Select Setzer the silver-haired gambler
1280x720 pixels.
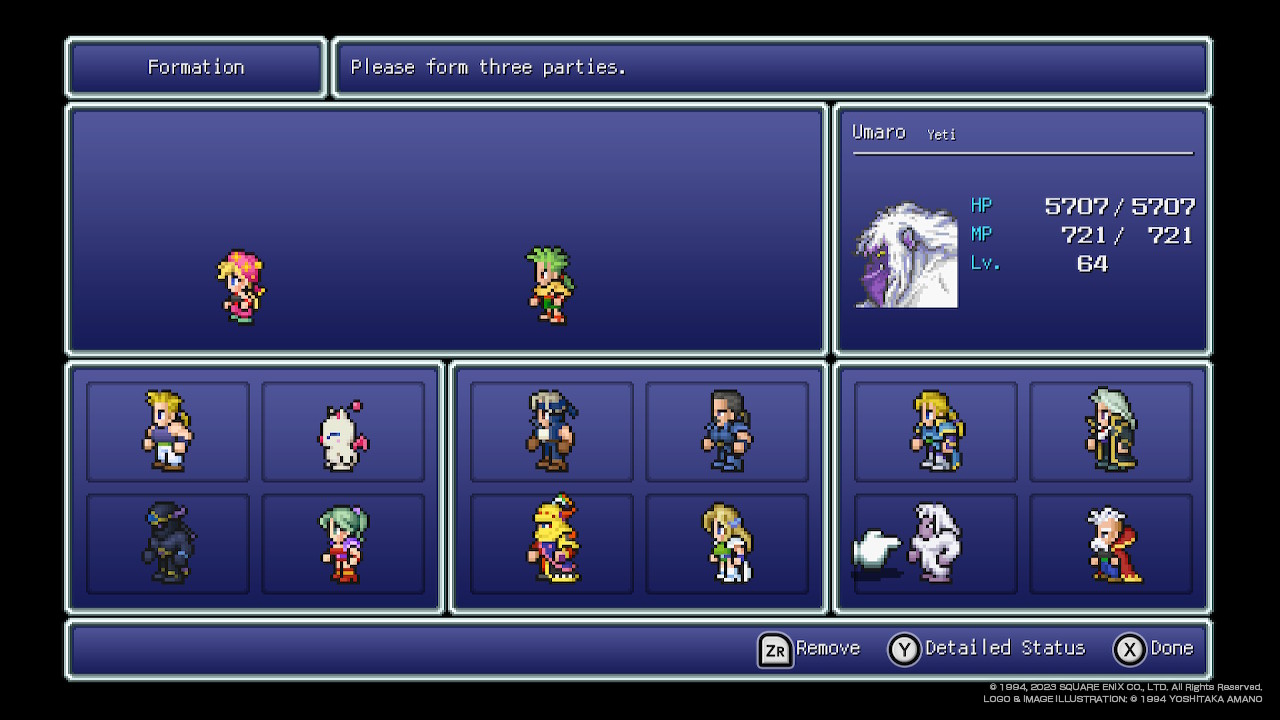pyautogui.click(x=1111, y=431)
